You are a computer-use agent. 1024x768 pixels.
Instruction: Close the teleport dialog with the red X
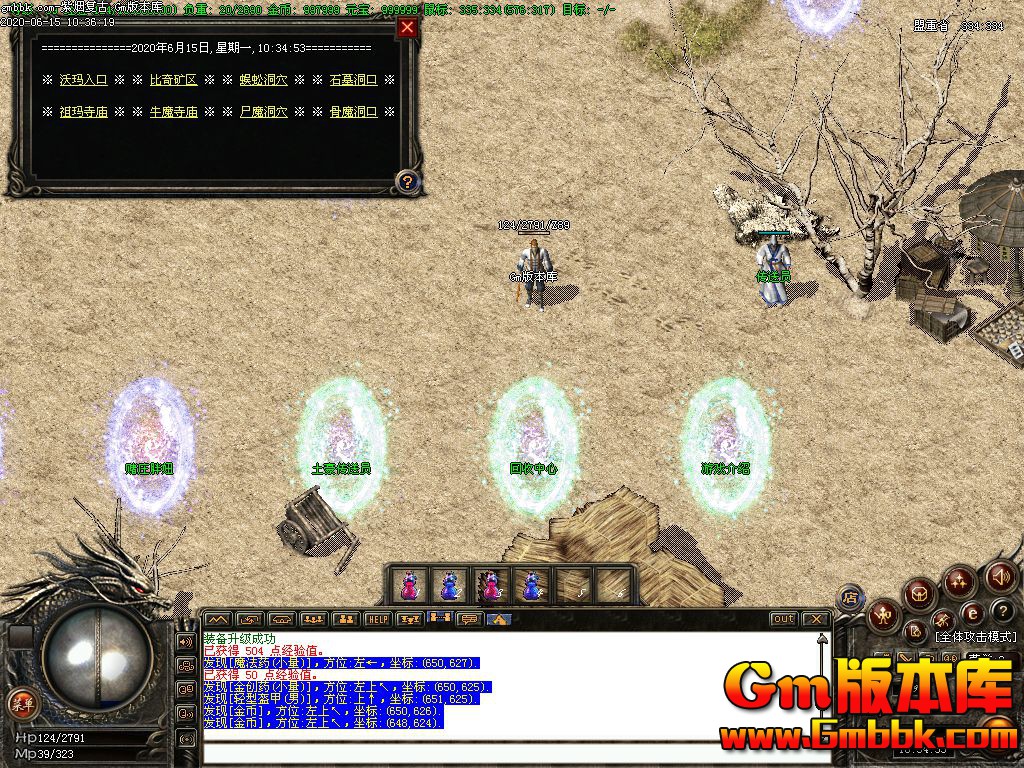[407, 28]
